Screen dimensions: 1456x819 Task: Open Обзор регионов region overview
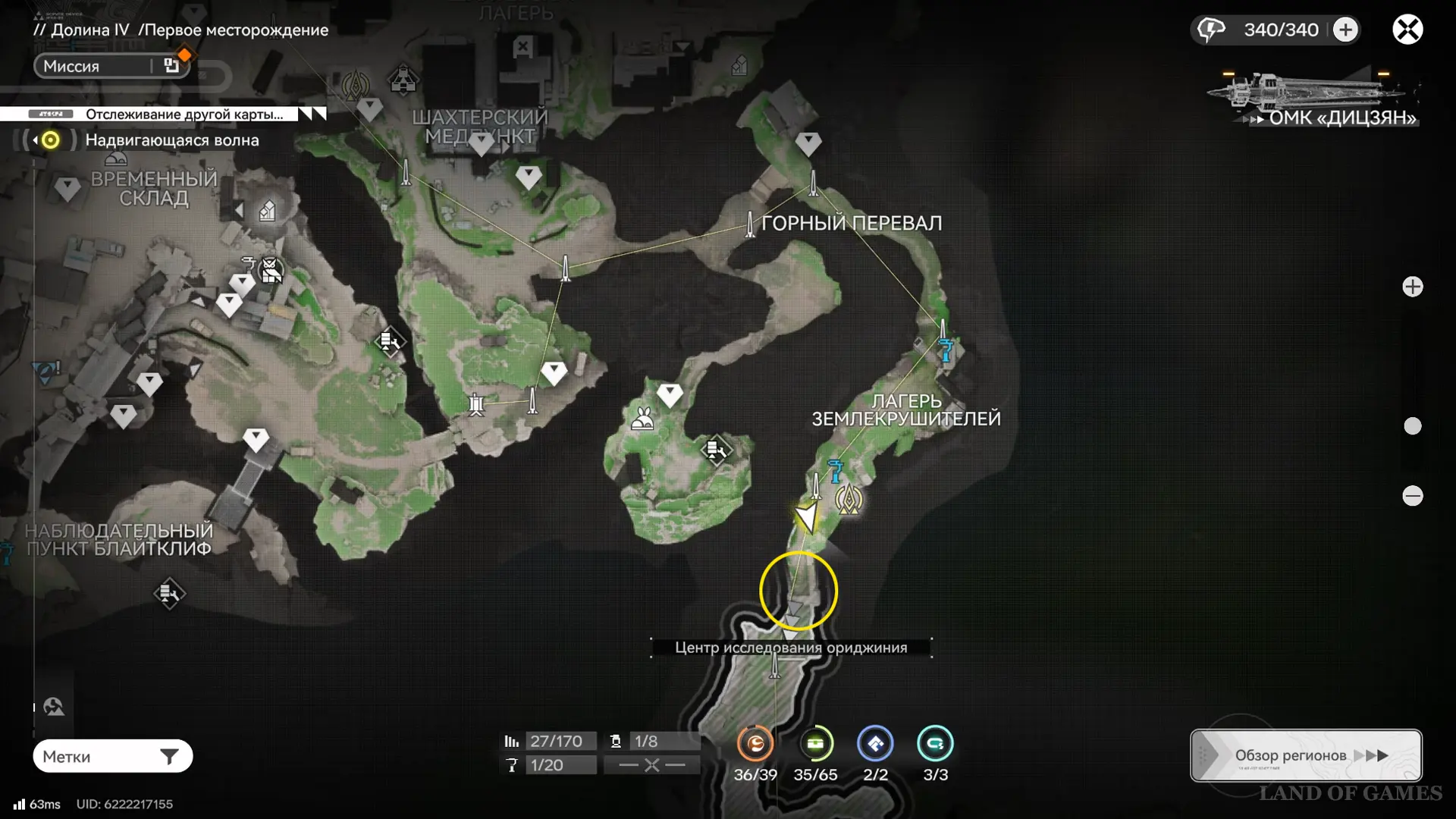pos(1305,755)
